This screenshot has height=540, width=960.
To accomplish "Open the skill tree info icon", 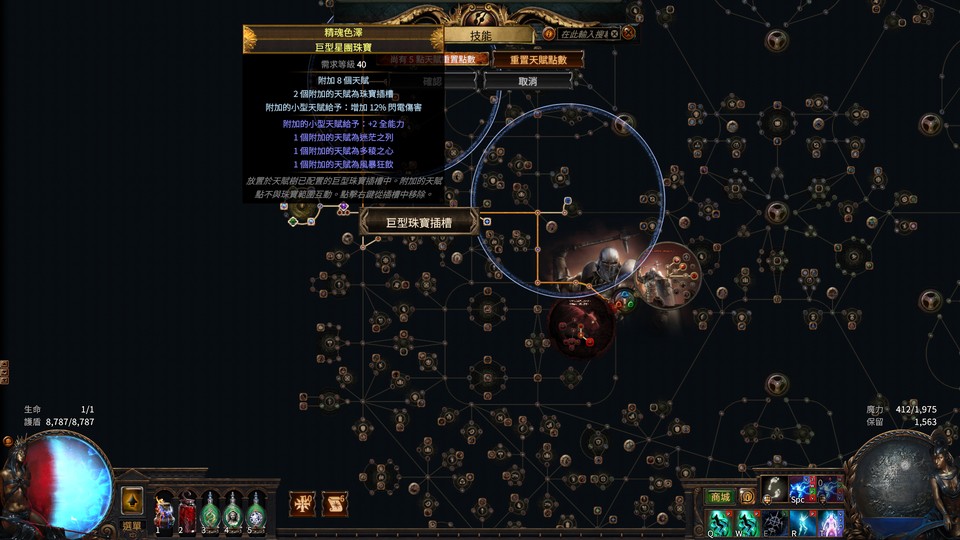I will click(x=549, y=34).
